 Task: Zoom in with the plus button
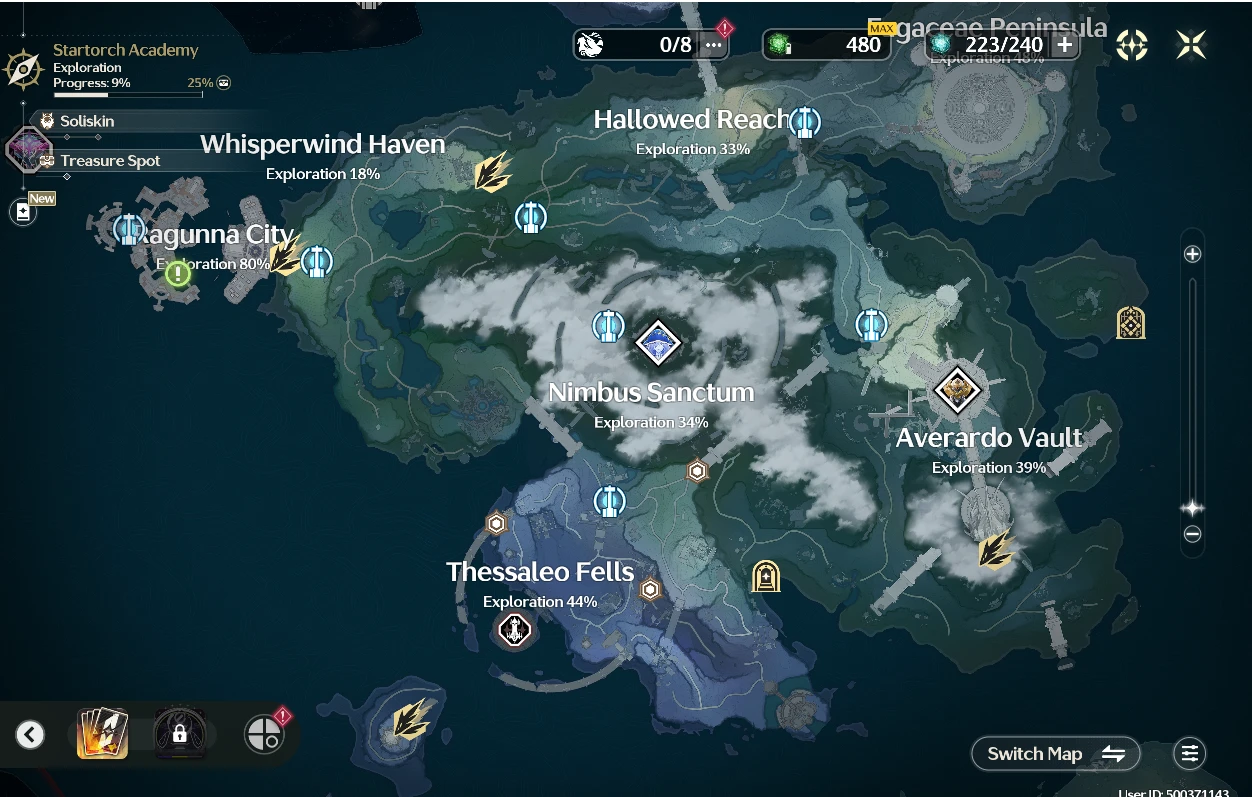[x=1192, y=254]
